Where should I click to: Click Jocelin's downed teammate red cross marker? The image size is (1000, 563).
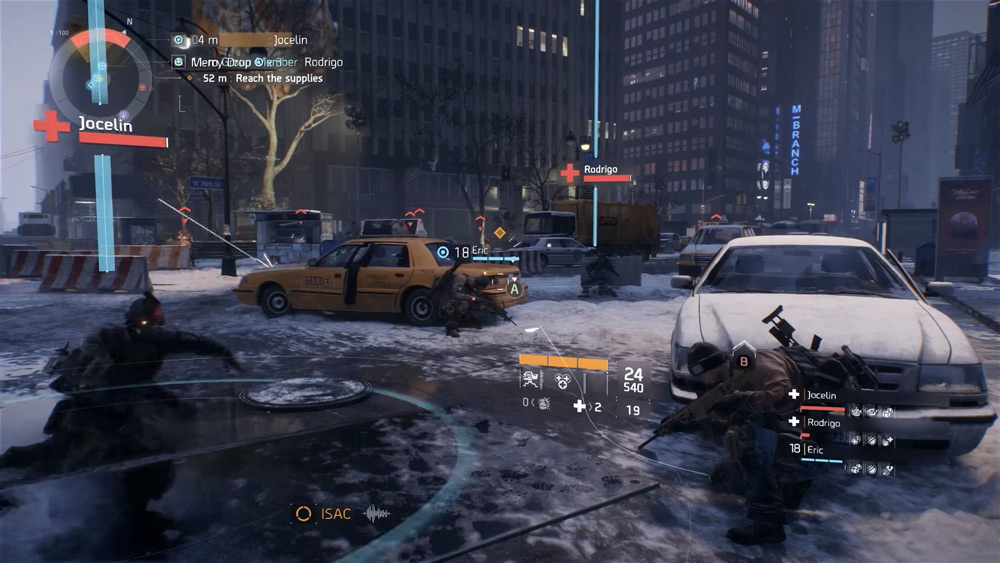click(x=51, y=126)
